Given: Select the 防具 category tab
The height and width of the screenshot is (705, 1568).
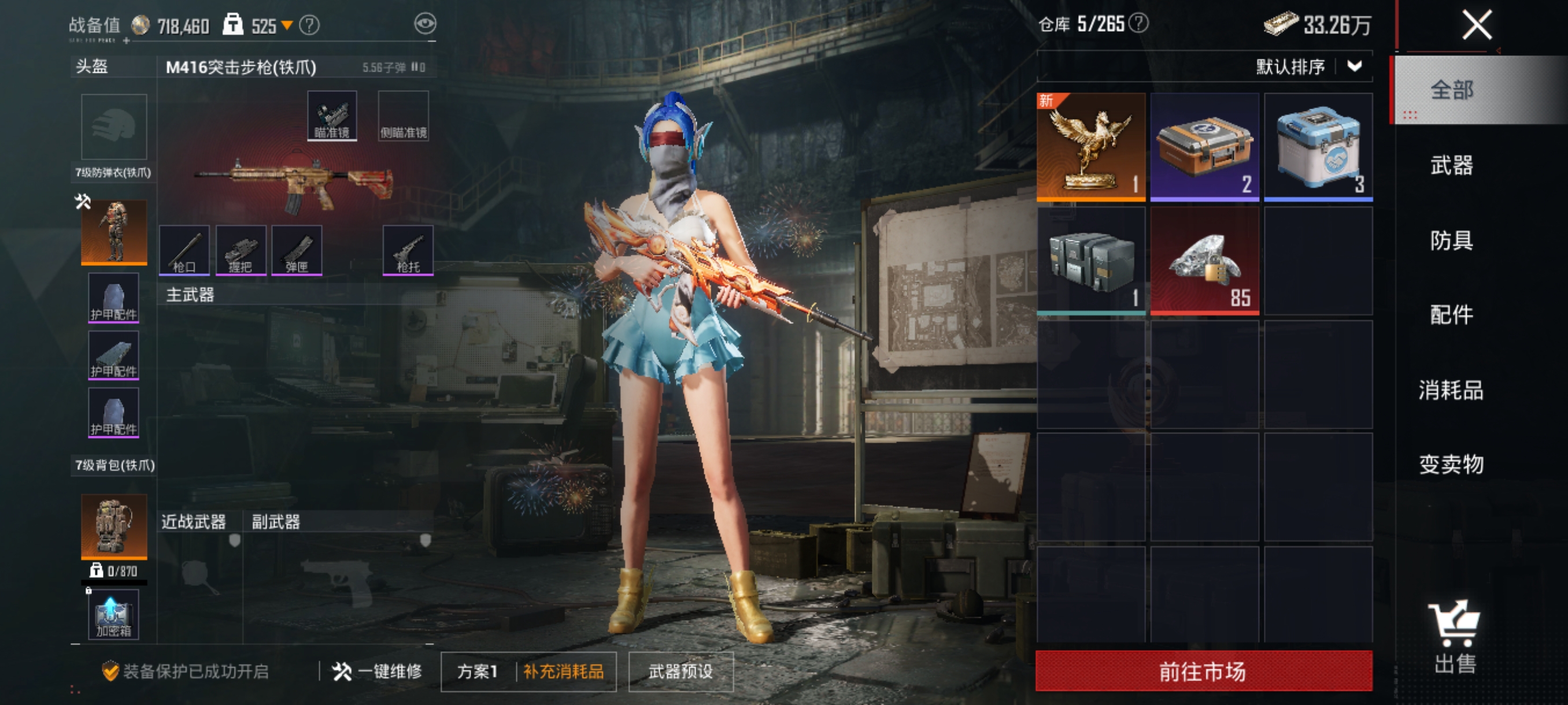Looking at the screenshot, I should [x=1451, y=240].
